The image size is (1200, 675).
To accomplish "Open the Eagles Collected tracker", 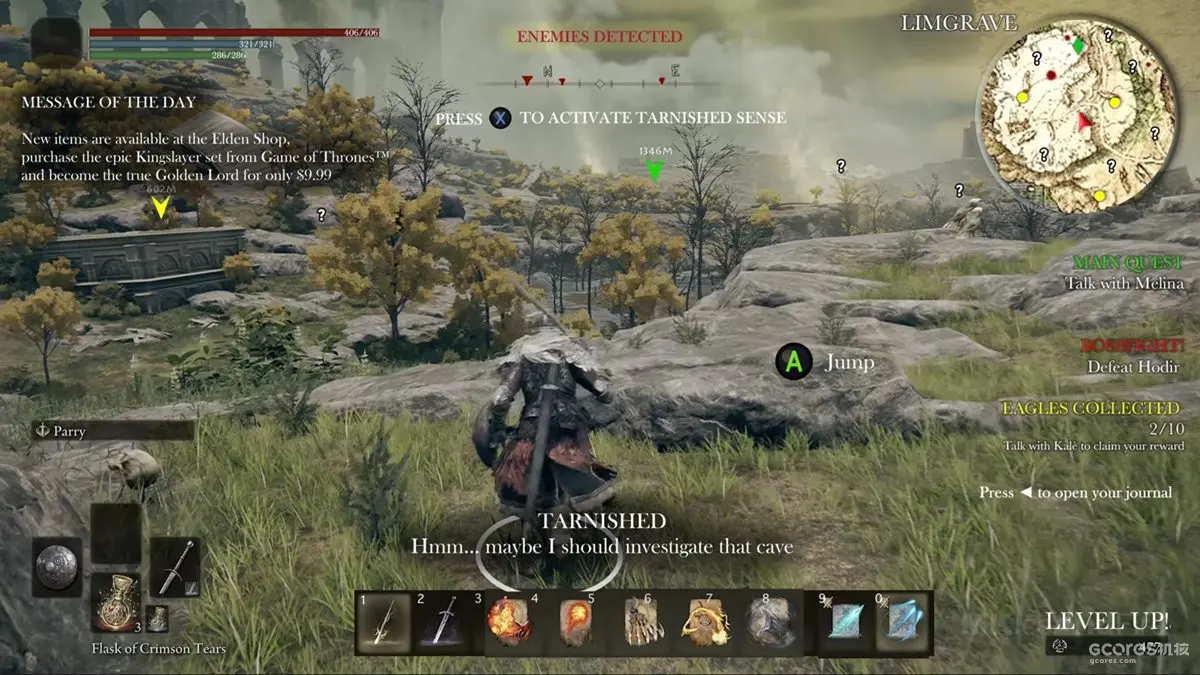I will (x=1092, y=418).
